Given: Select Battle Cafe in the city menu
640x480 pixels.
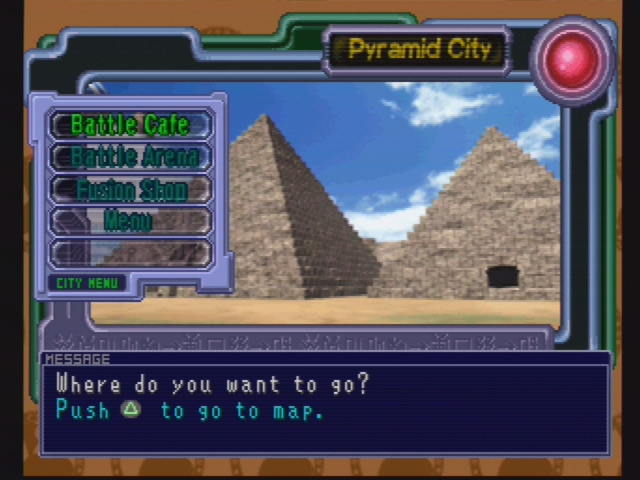Looking at the screenshot, I should (129, 125).
